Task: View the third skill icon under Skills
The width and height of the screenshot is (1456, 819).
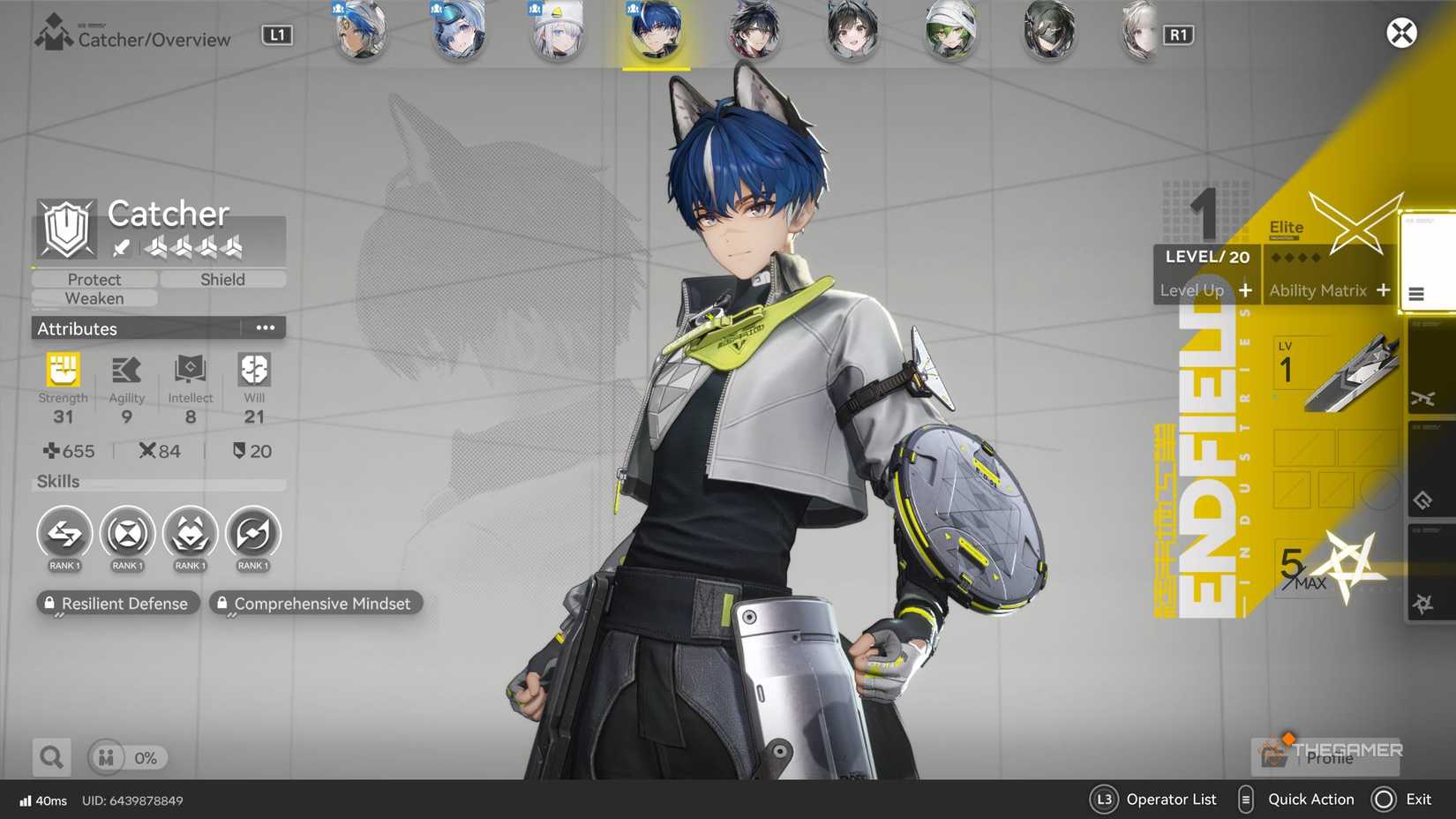Action: [x=190, y=534]
